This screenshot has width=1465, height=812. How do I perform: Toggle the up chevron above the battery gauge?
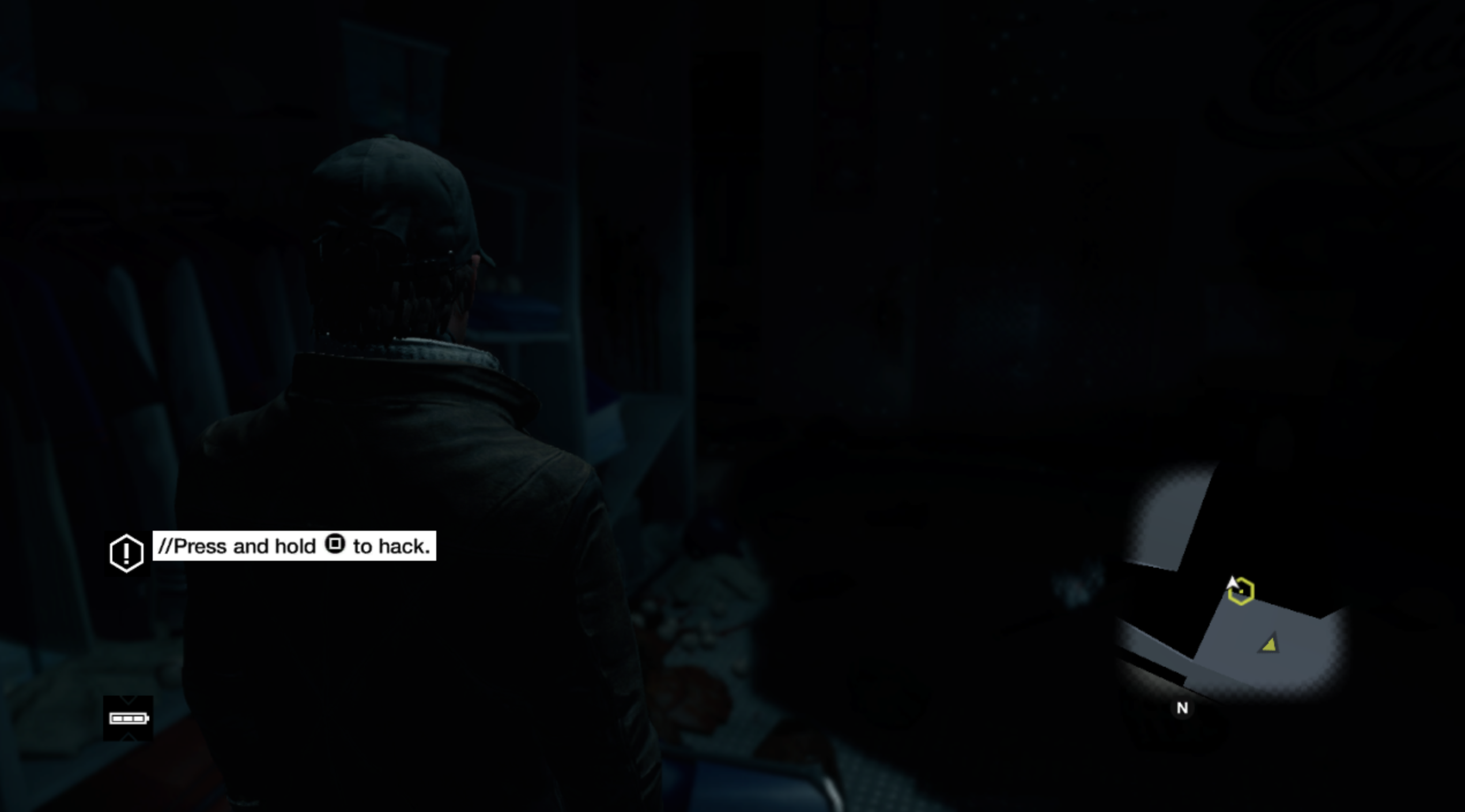(x=127, y=700)
